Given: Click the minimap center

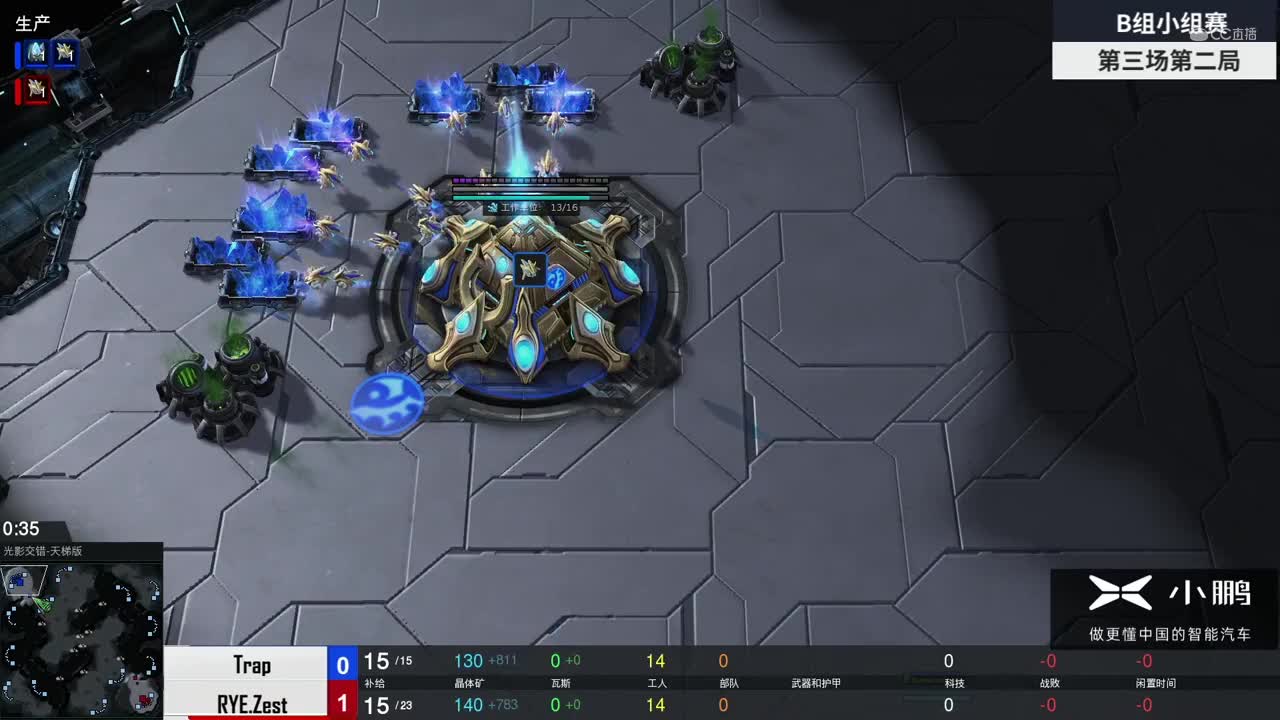Looking at the screenshot, I should point(81,638).
